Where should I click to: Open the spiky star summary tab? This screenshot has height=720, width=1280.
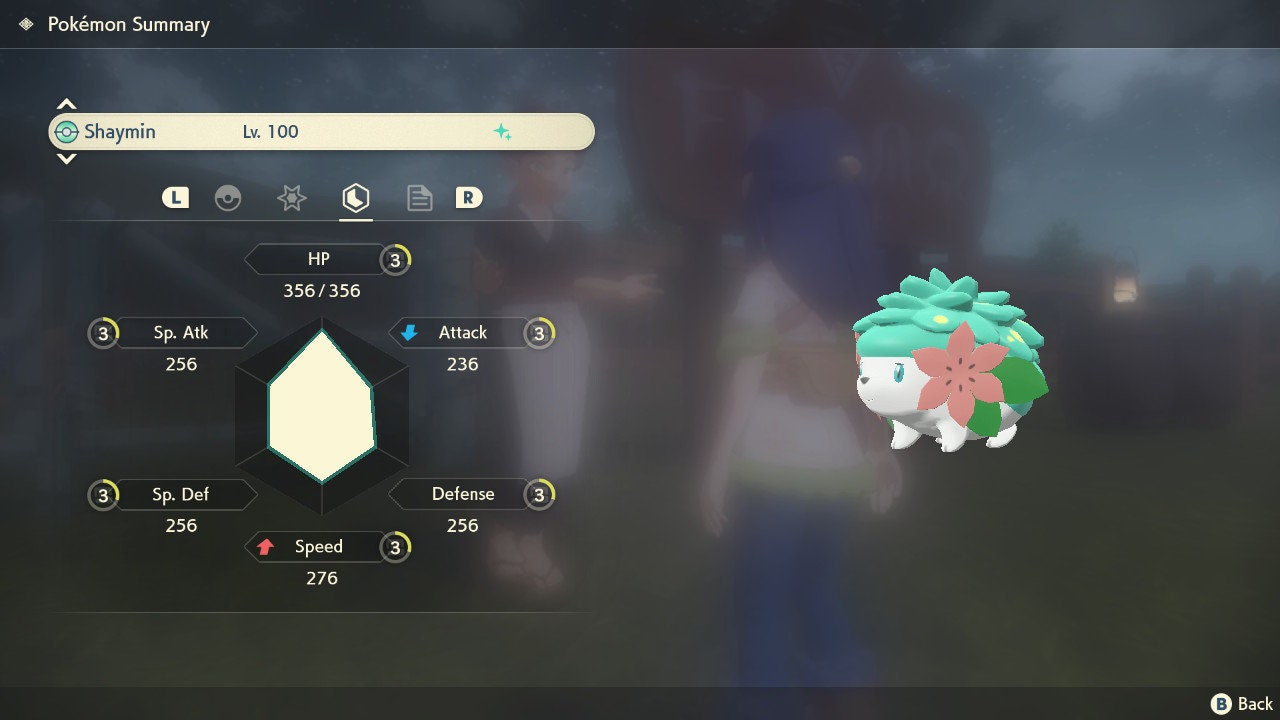pyautogui.click(x=291, y=198)
